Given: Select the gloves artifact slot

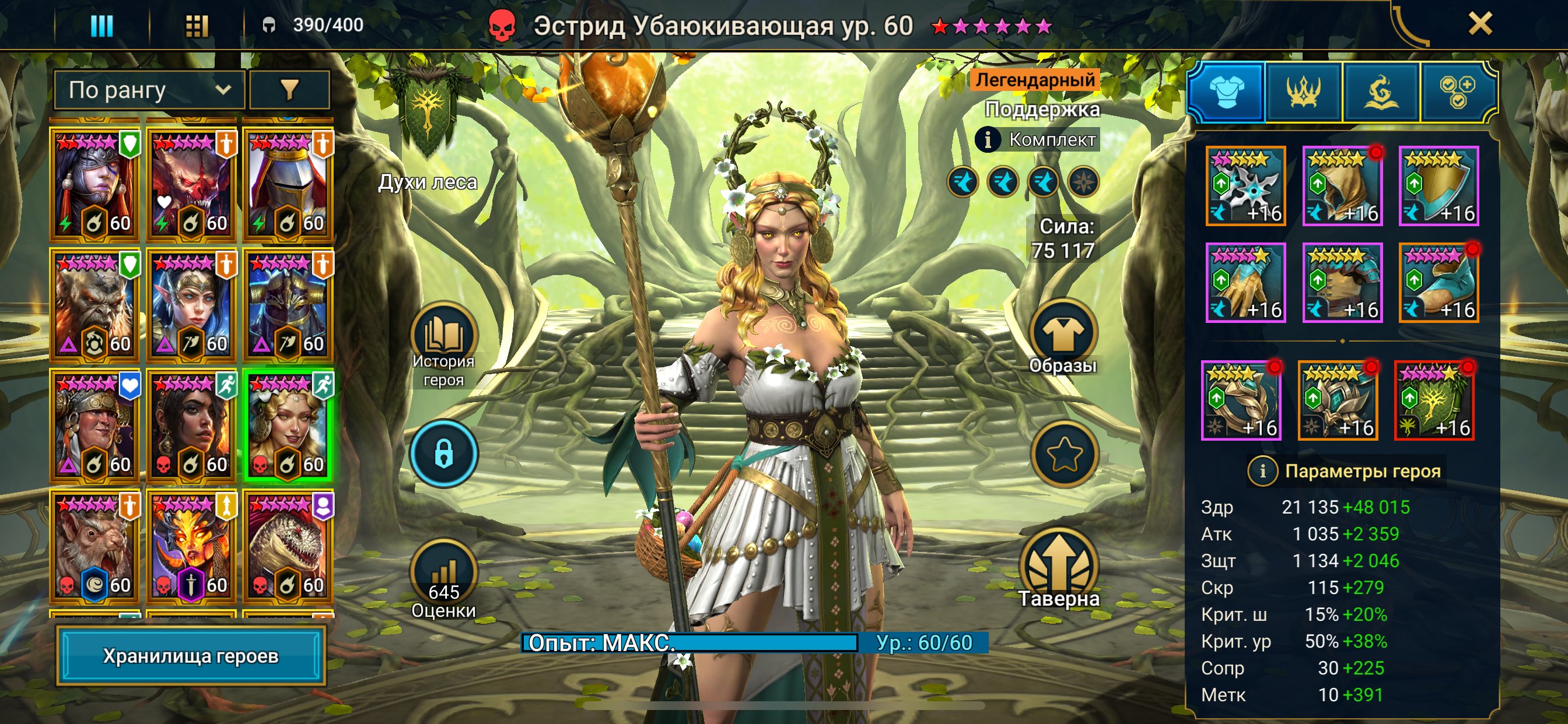Looking at the screenshot, I should coord(1245,283).
